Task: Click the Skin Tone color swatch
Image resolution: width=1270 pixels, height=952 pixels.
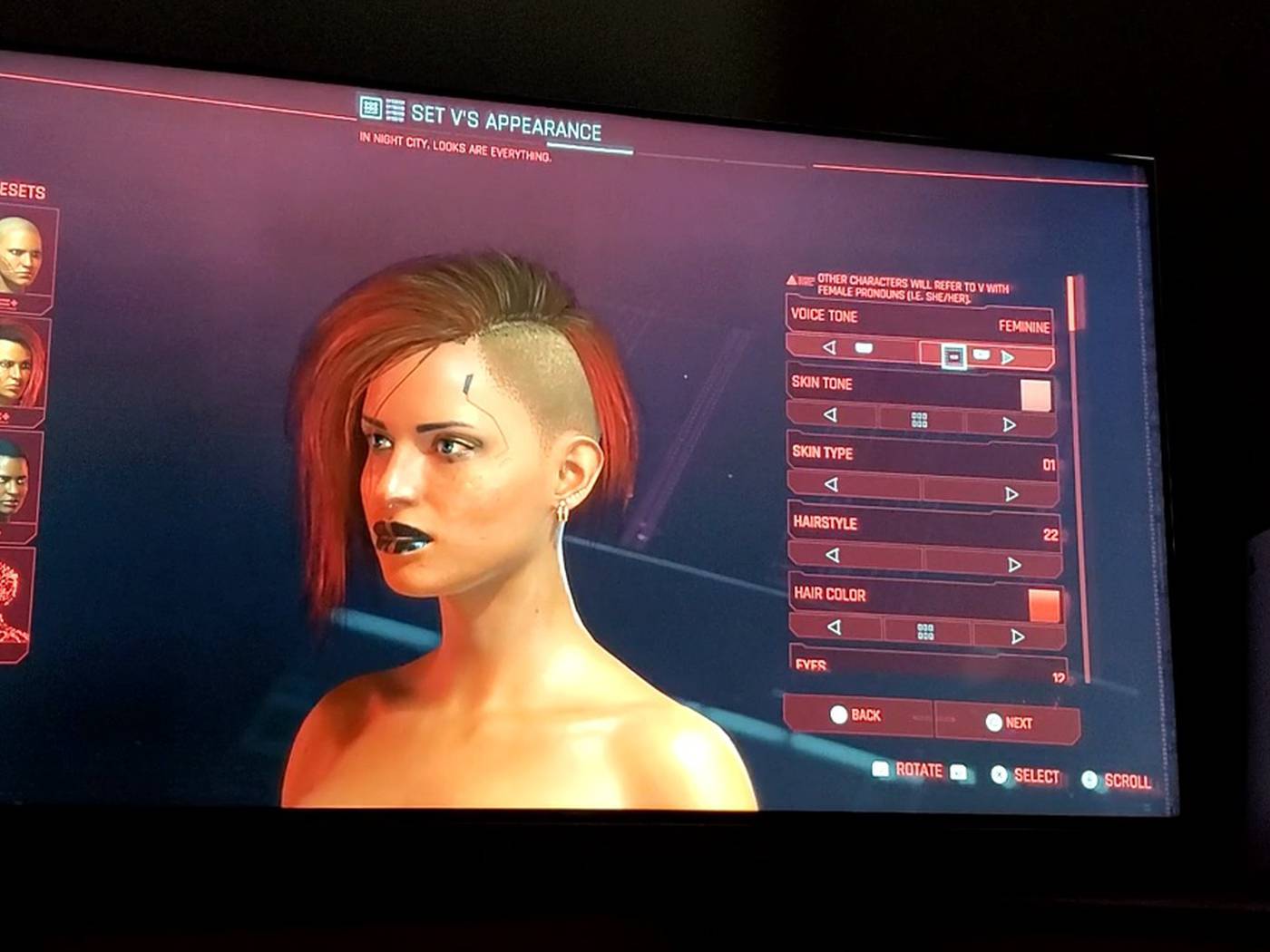Action: point(1035,395)
